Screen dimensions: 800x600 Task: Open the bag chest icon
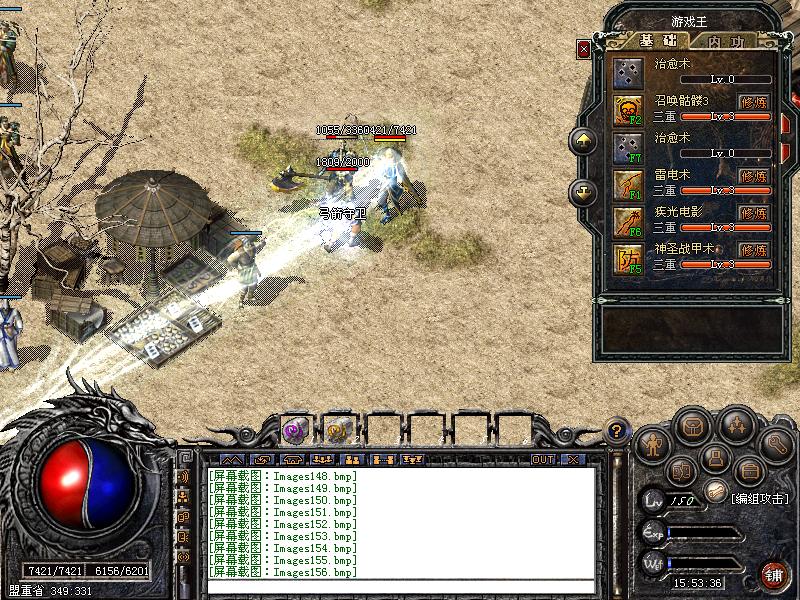[691, 427]
